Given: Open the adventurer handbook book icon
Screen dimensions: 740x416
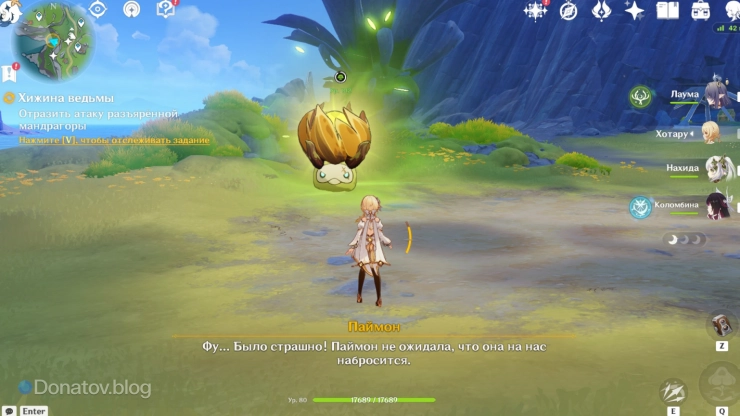Looking at the screenshot, I should [x=667, y=11].
